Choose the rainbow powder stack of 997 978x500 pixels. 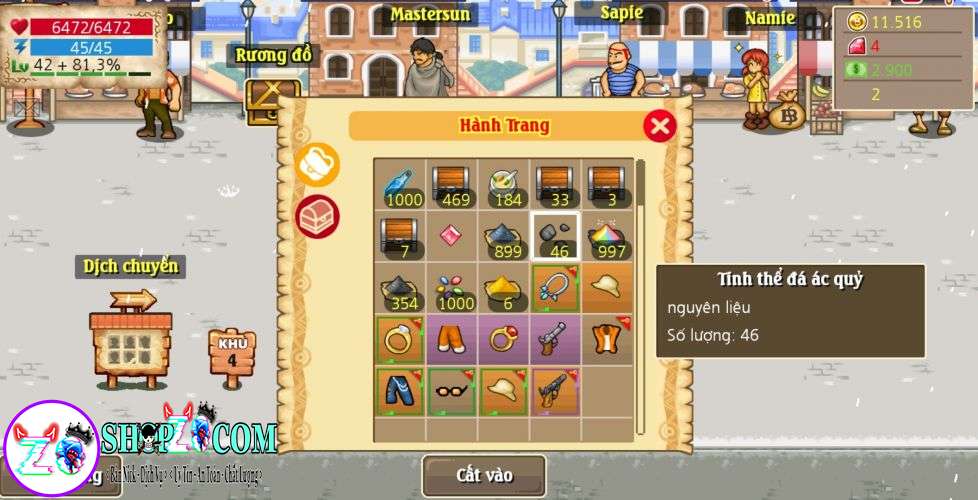click(607, 237)
